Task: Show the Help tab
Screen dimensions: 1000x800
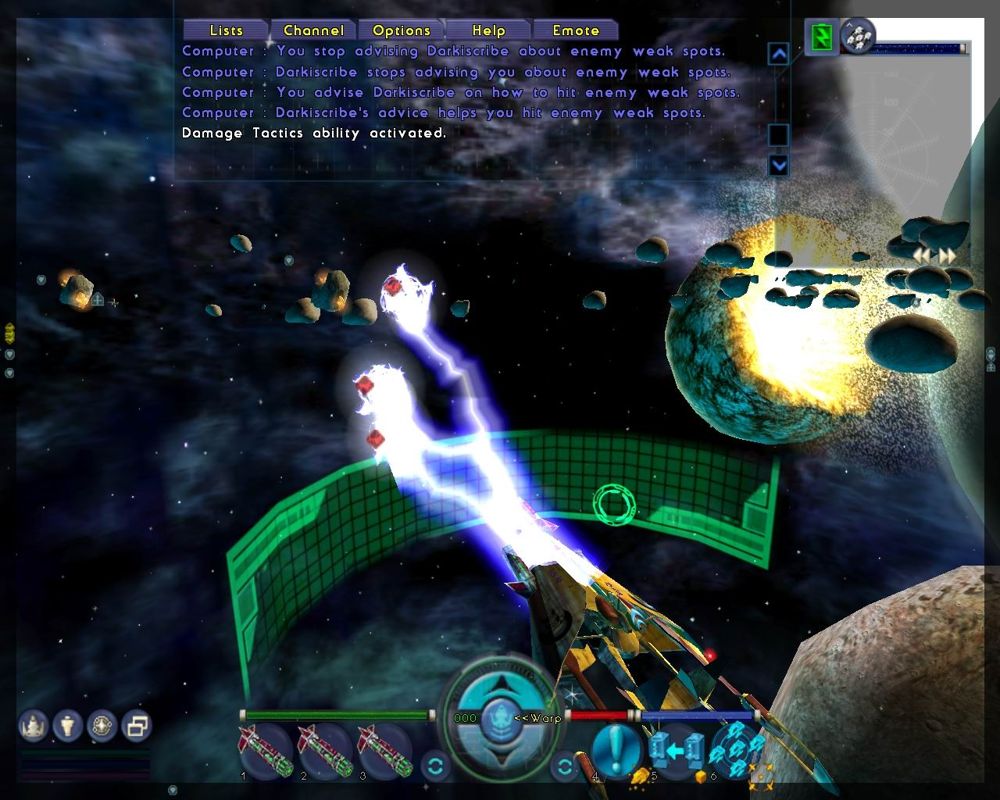Action: coord(488,31)
